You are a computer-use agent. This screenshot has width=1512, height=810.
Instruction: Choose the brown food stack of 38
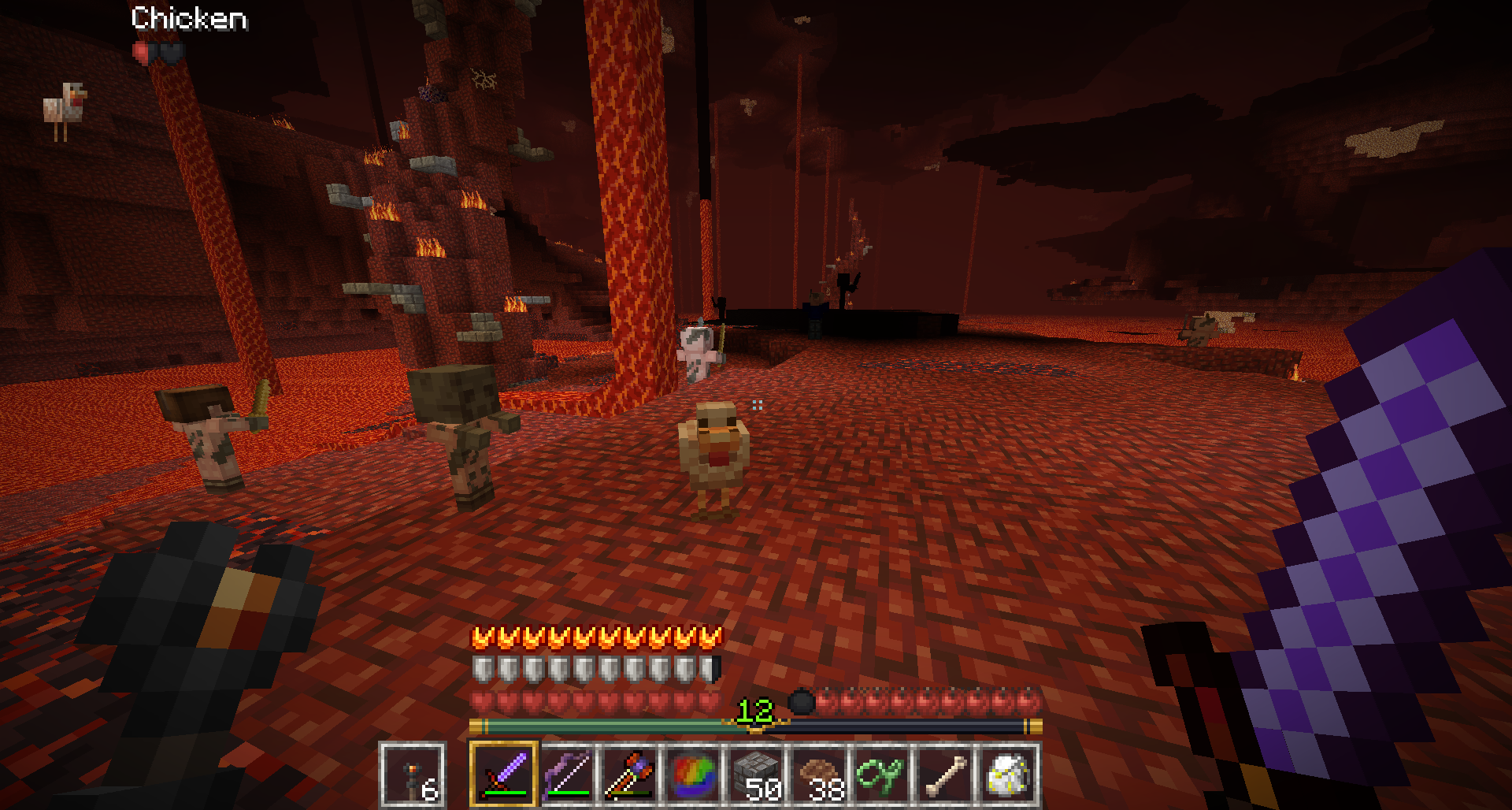819,775
